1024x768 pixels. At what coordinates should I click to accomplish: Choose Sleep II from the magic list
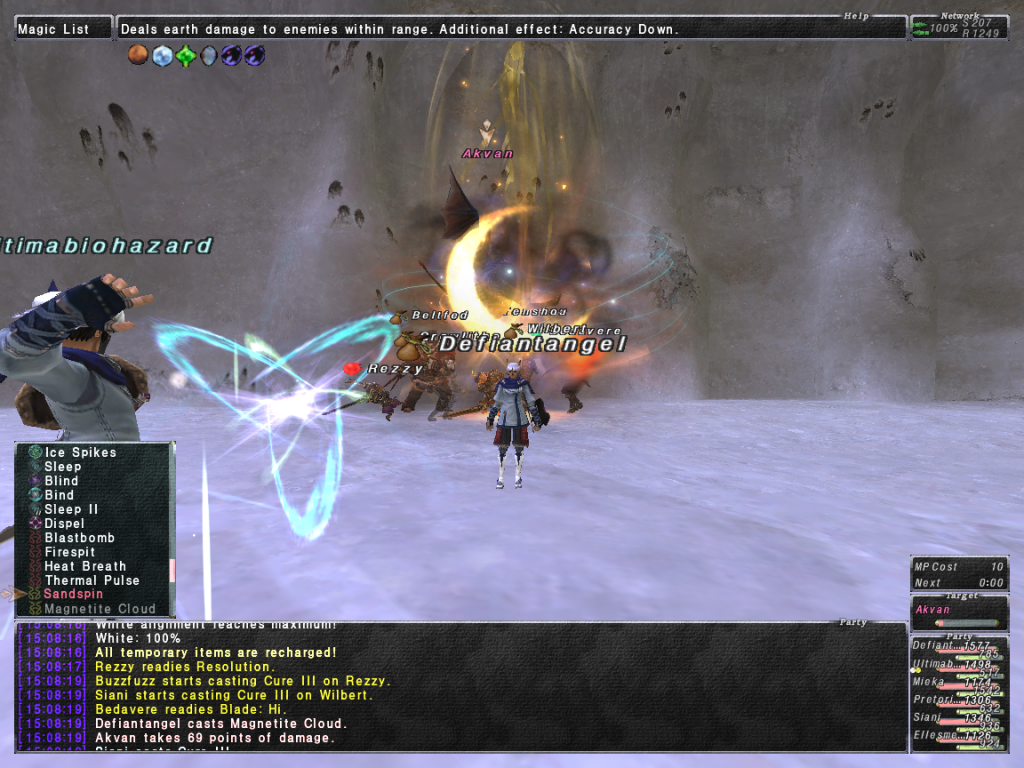[71, 509]
